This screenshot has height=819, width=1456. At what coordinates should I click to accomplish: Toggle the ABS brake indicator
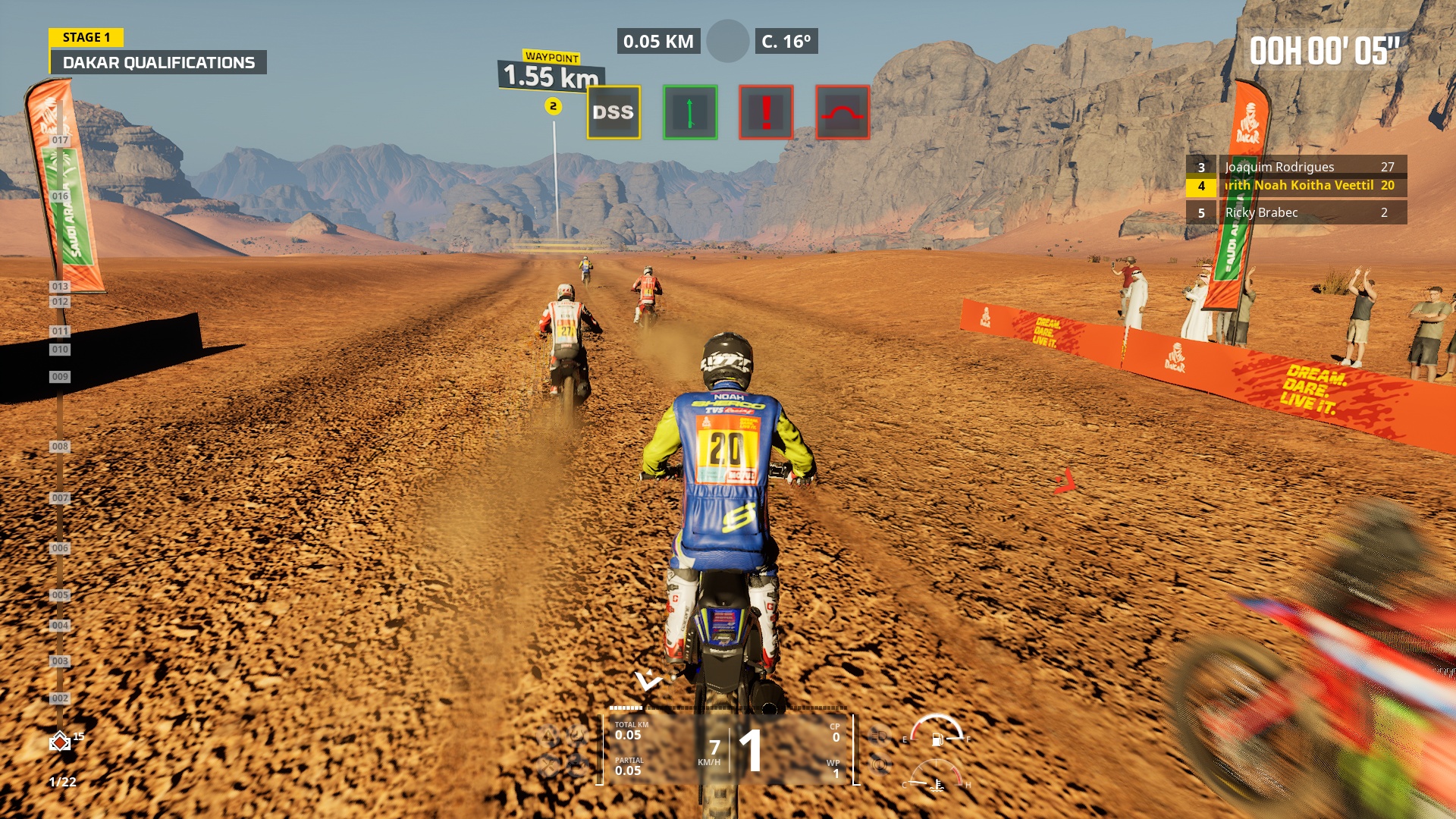(x=878, y=764)
